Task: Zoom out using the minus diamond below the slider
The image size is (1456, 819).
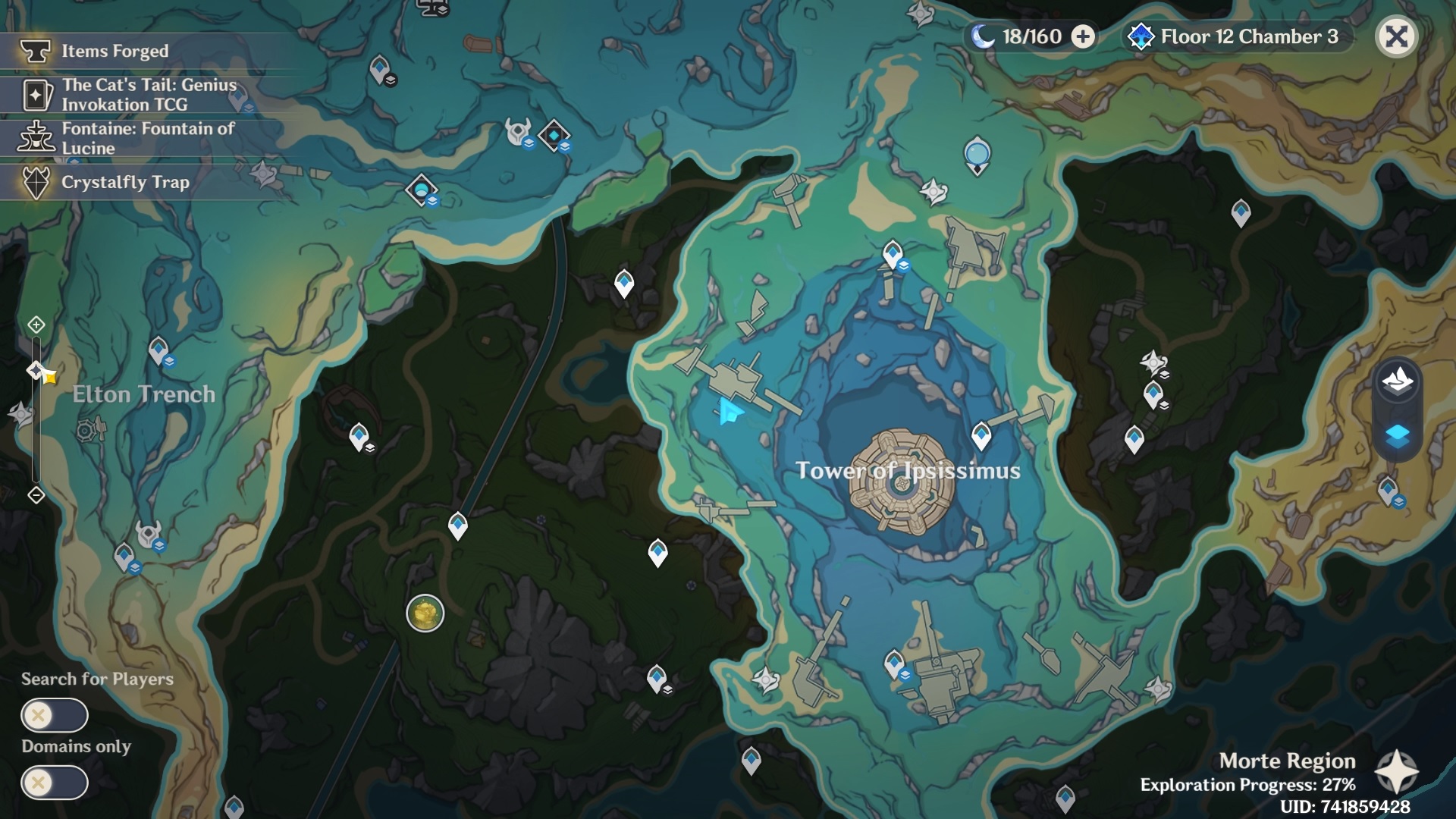Action: tap(36, 494)
